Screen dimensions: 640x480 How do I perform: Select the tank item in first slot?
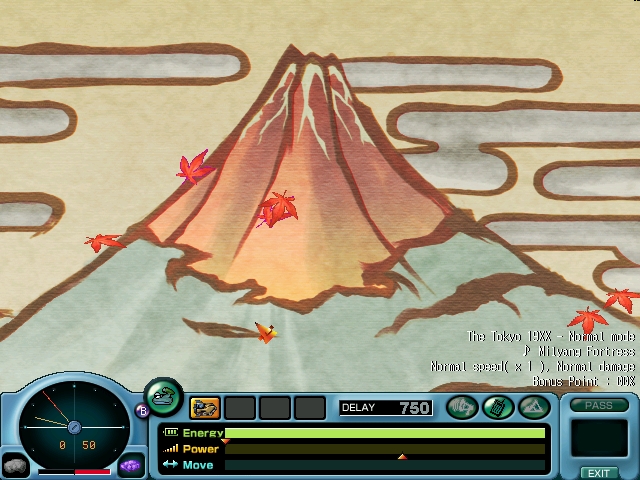point(205,407)
